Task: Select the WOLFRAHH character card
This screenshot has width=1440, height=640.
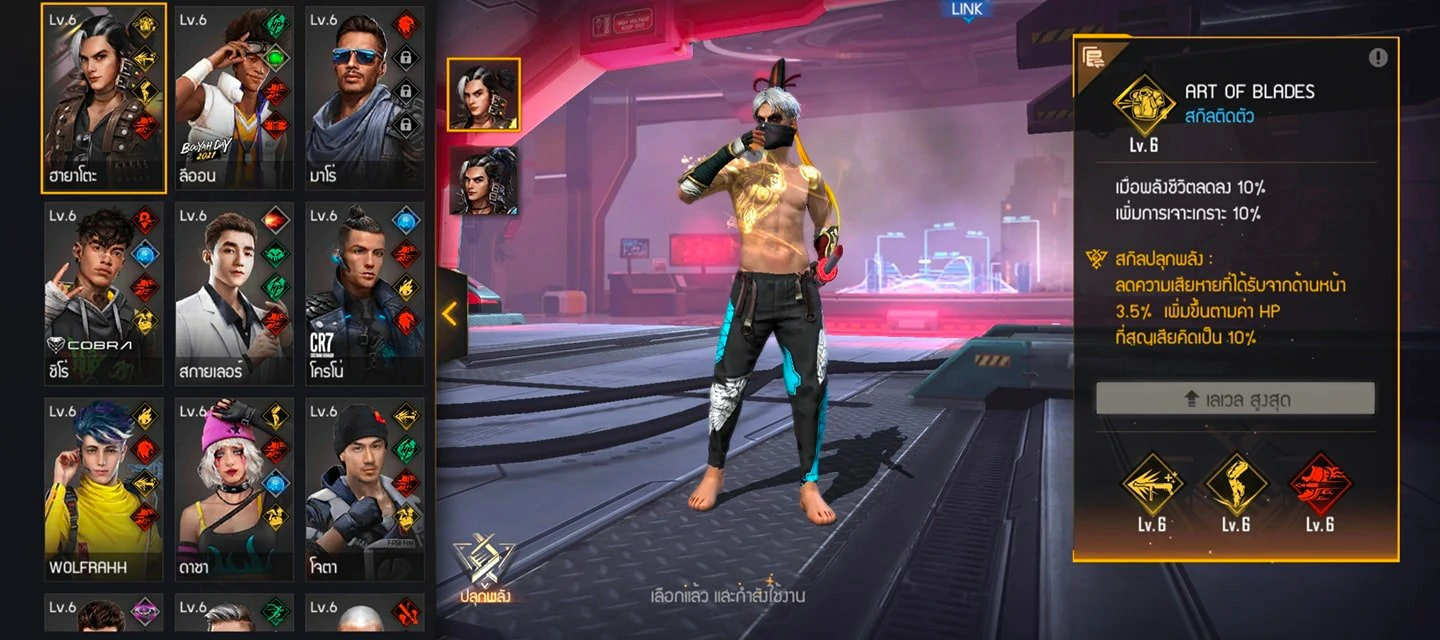Action: pyautogui.click(x=103, y=490)
